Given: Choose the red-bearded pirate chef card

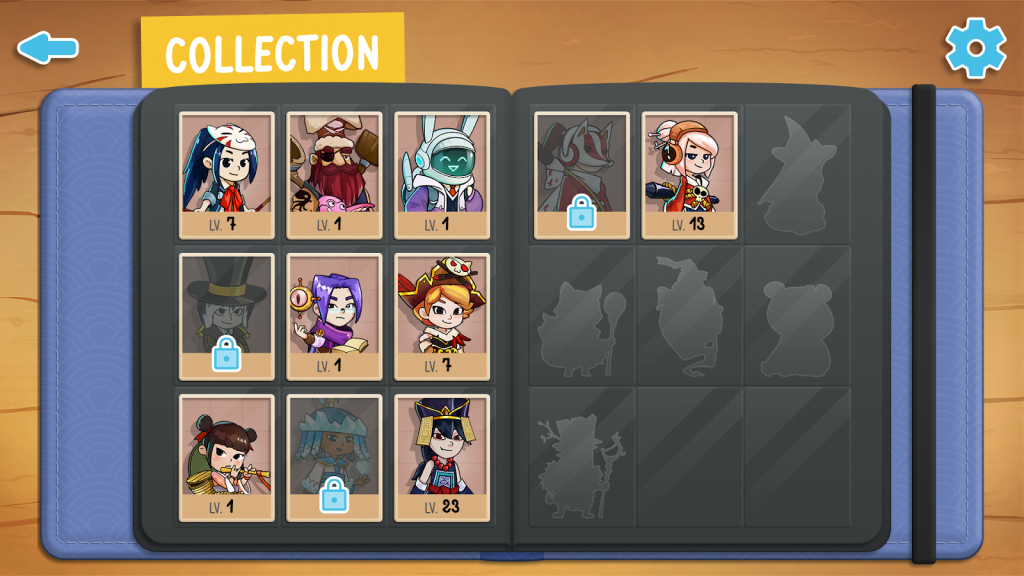Looking at the screenshot, I should click(x=335, y=174).
